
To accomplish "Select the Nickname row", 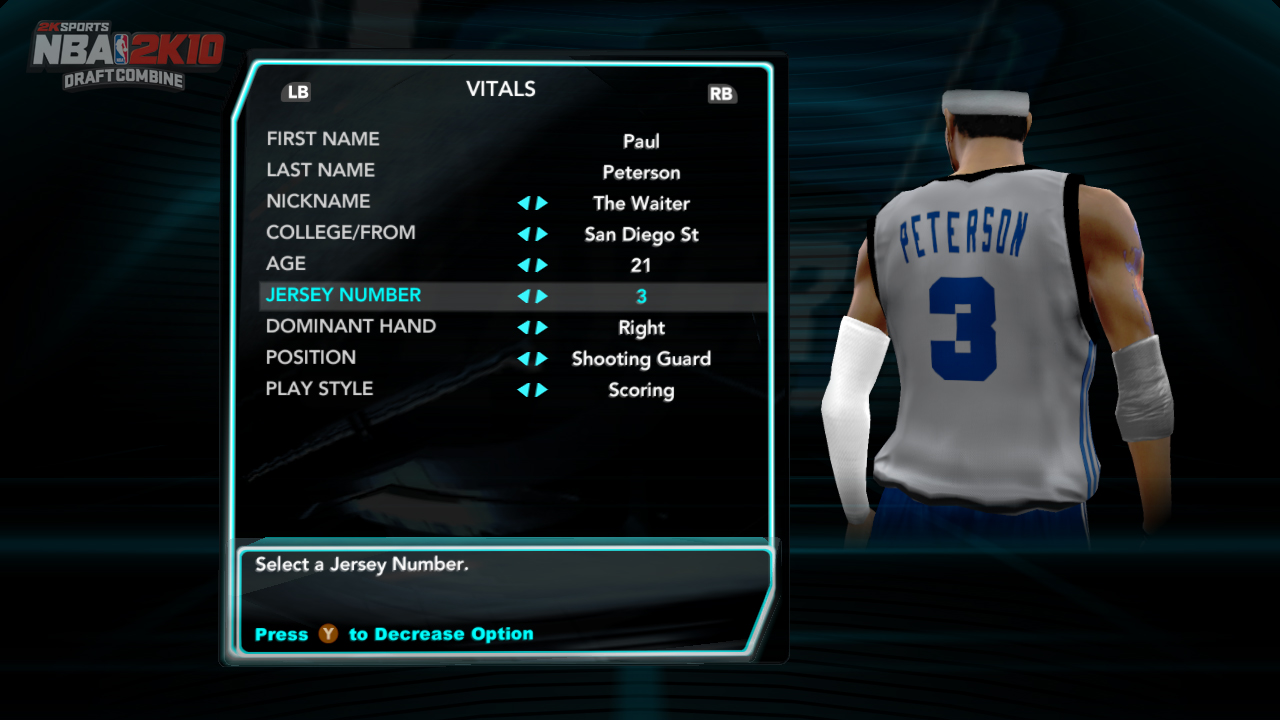I will click(318, 201).
